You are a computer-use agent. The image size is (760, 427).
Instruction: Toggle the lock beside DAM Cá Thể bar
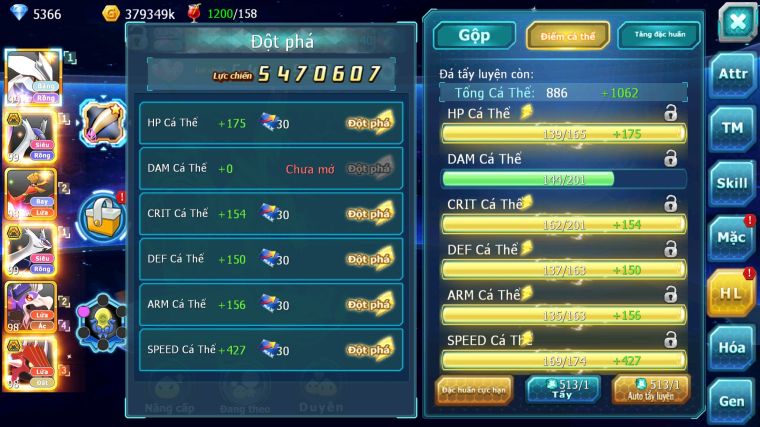click(670, 158)
